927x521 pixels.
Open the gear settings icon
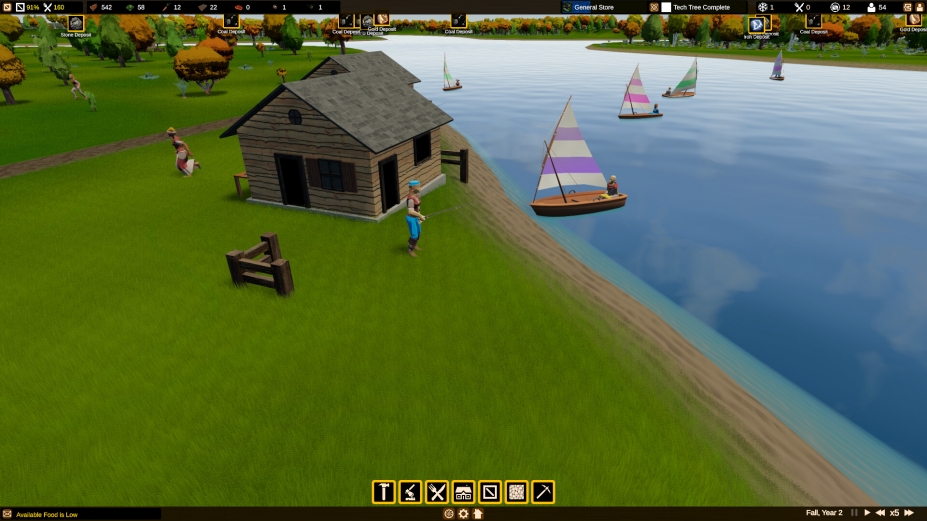point(463,514)
